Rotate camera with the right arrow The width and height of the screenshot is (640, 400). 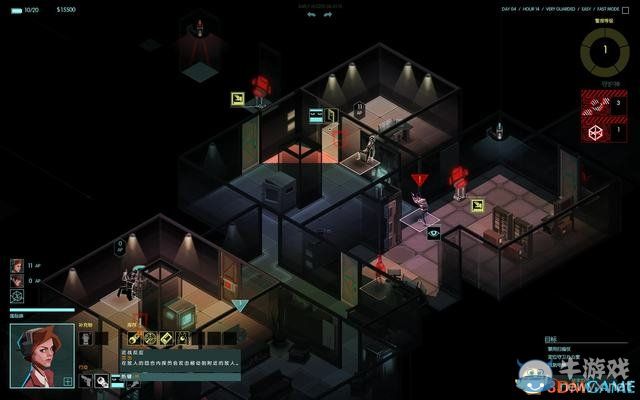pyautogui.click(x=327, y=15)
